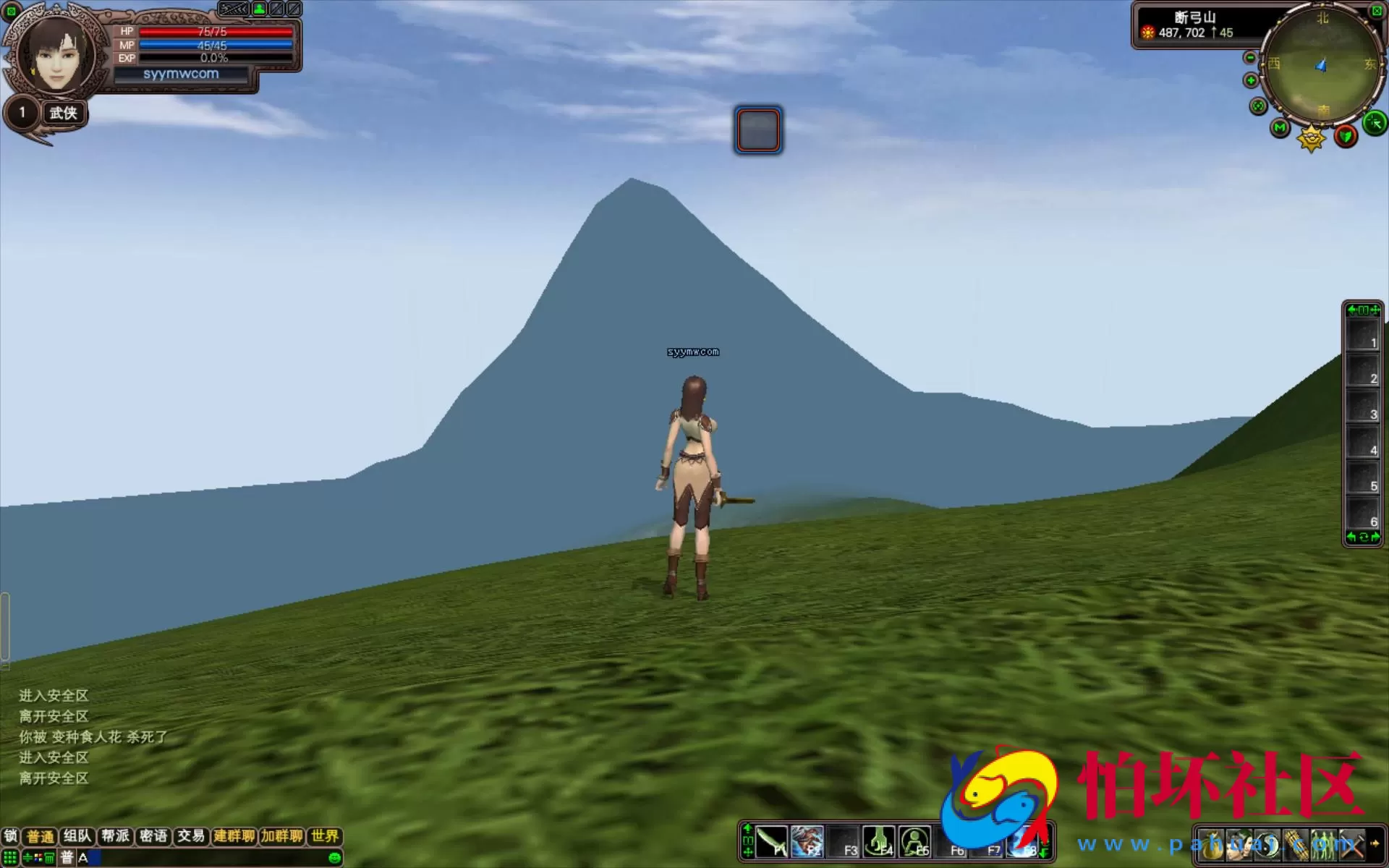Switch to the 组队 chat tab
This screenshot has width=1389, height=868.
(x=77, y=836)
